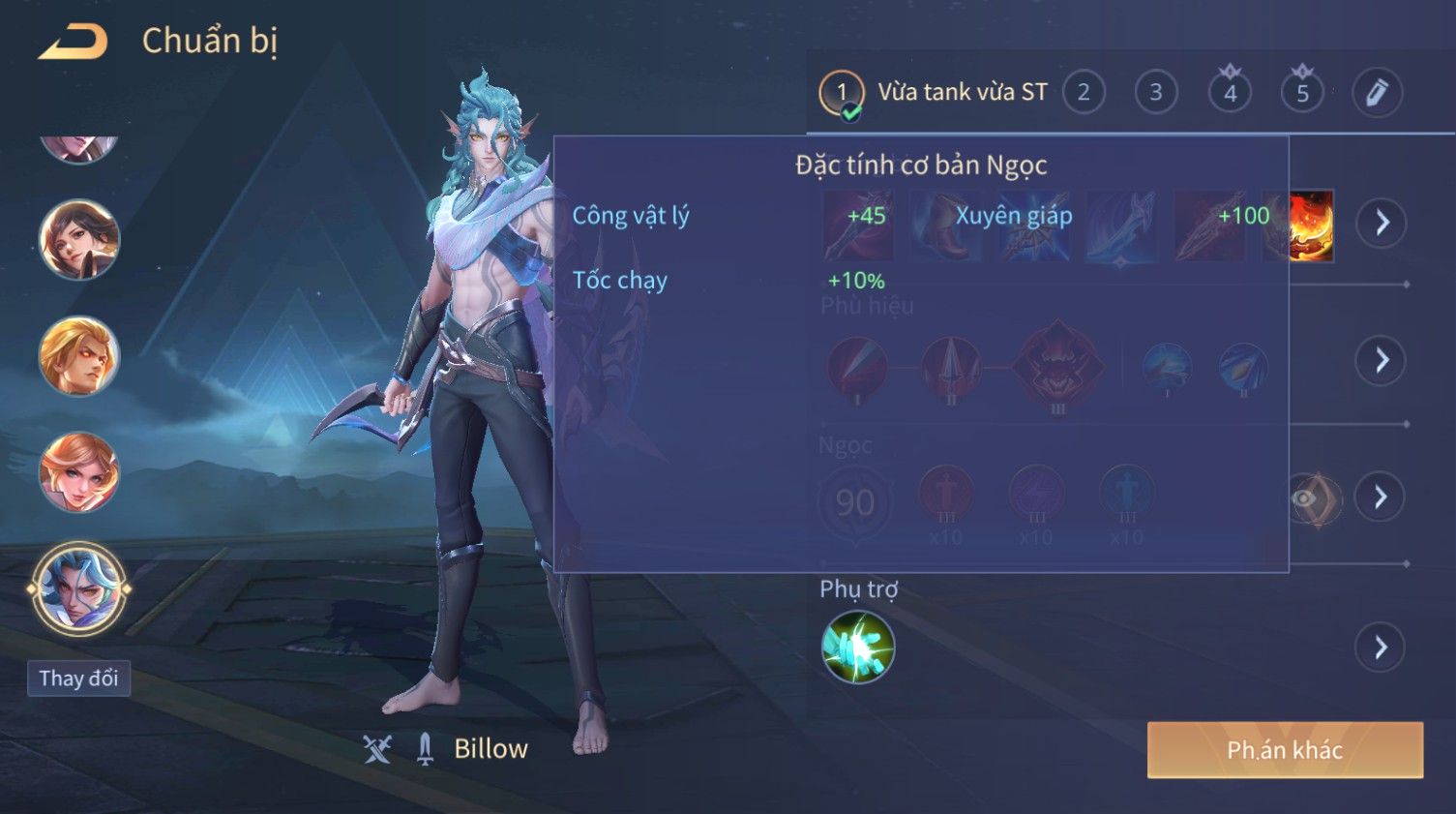Open locked preset tab 4
This screenshot has width=1456, height=814.
1230,93
